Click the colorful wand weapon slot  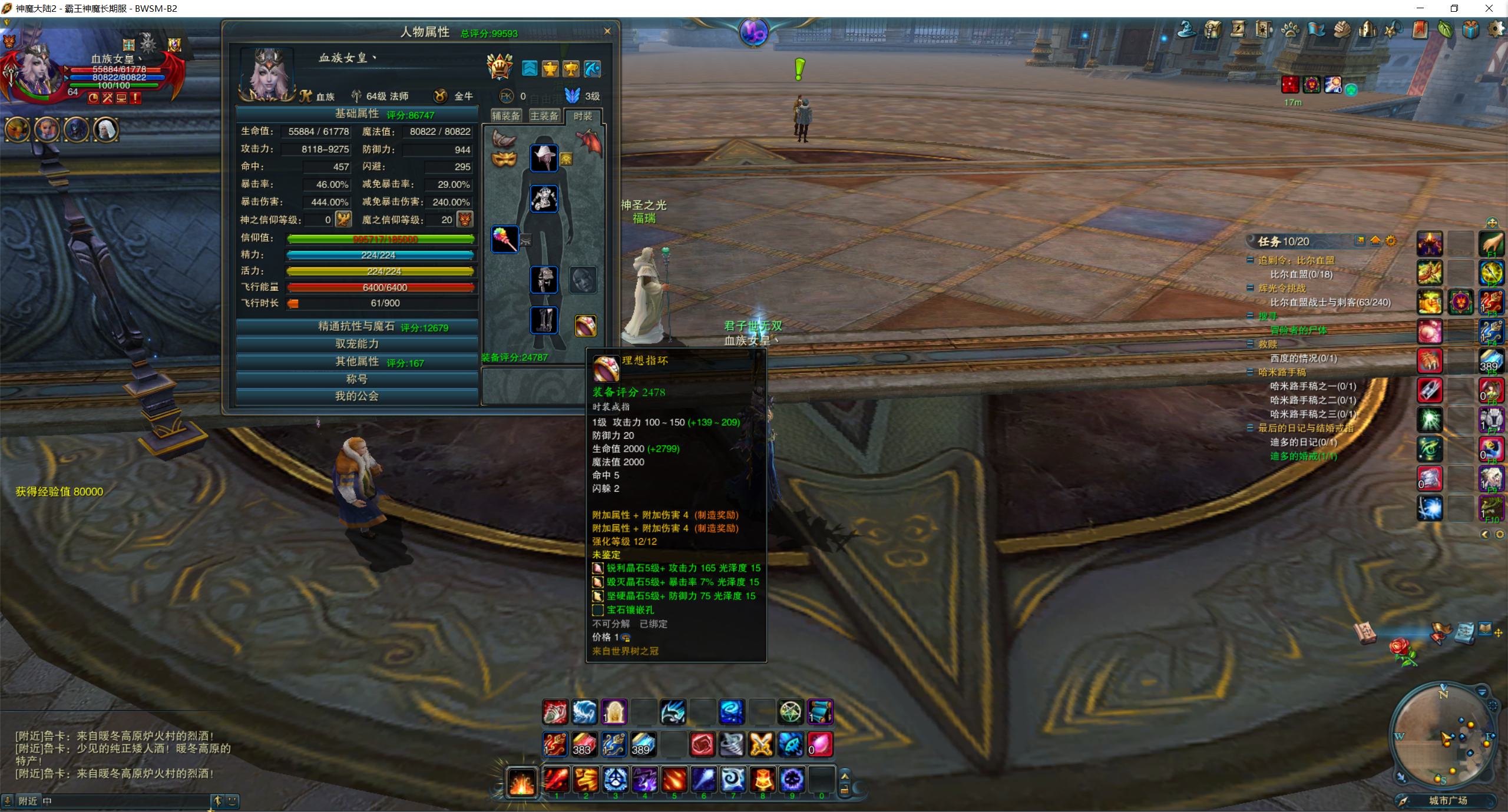click(505, 239)
